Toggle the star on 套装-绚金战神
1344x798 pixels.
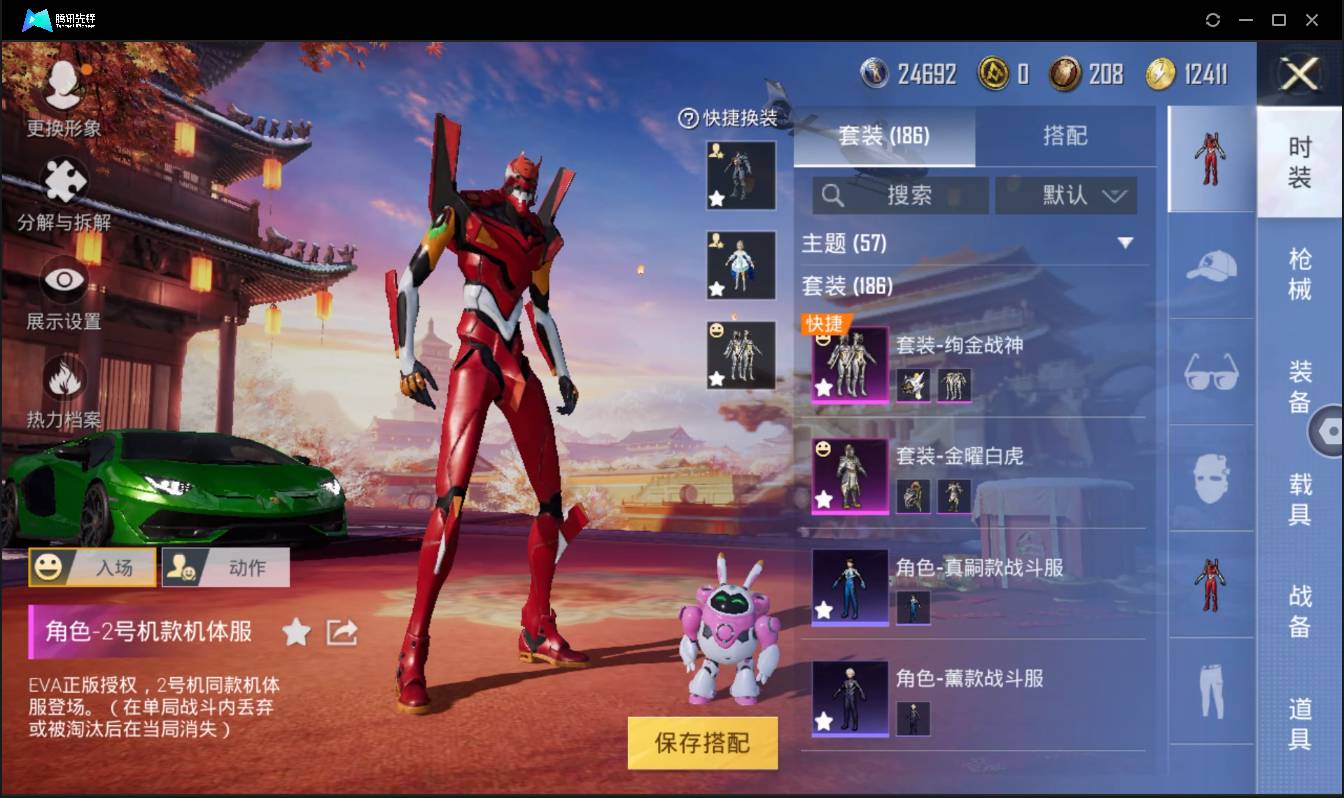(822, 389)
